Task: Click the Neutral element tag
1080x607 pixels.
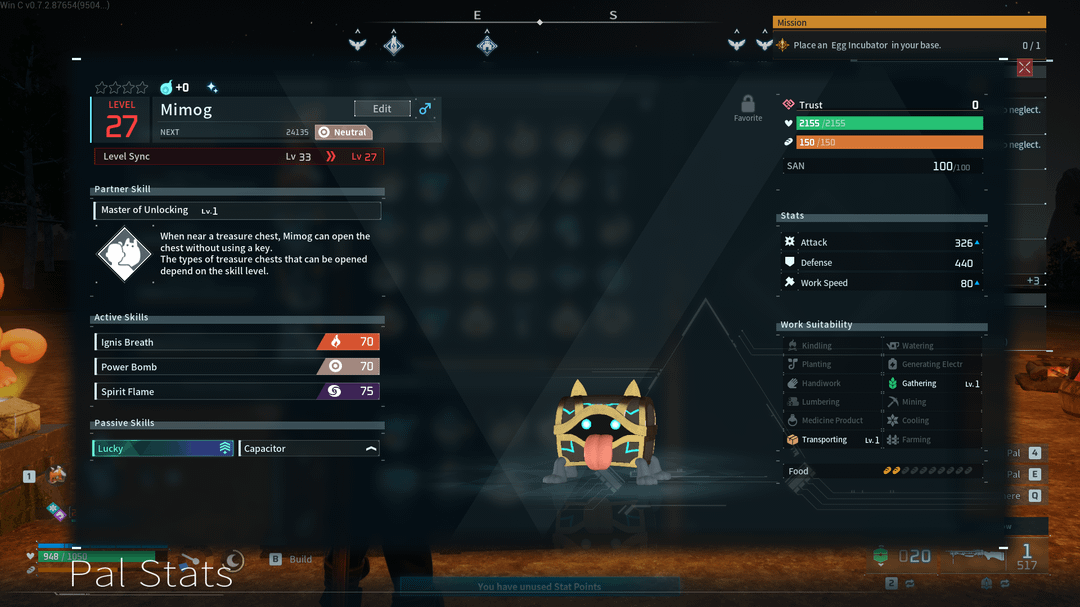Action: [343, 132]
